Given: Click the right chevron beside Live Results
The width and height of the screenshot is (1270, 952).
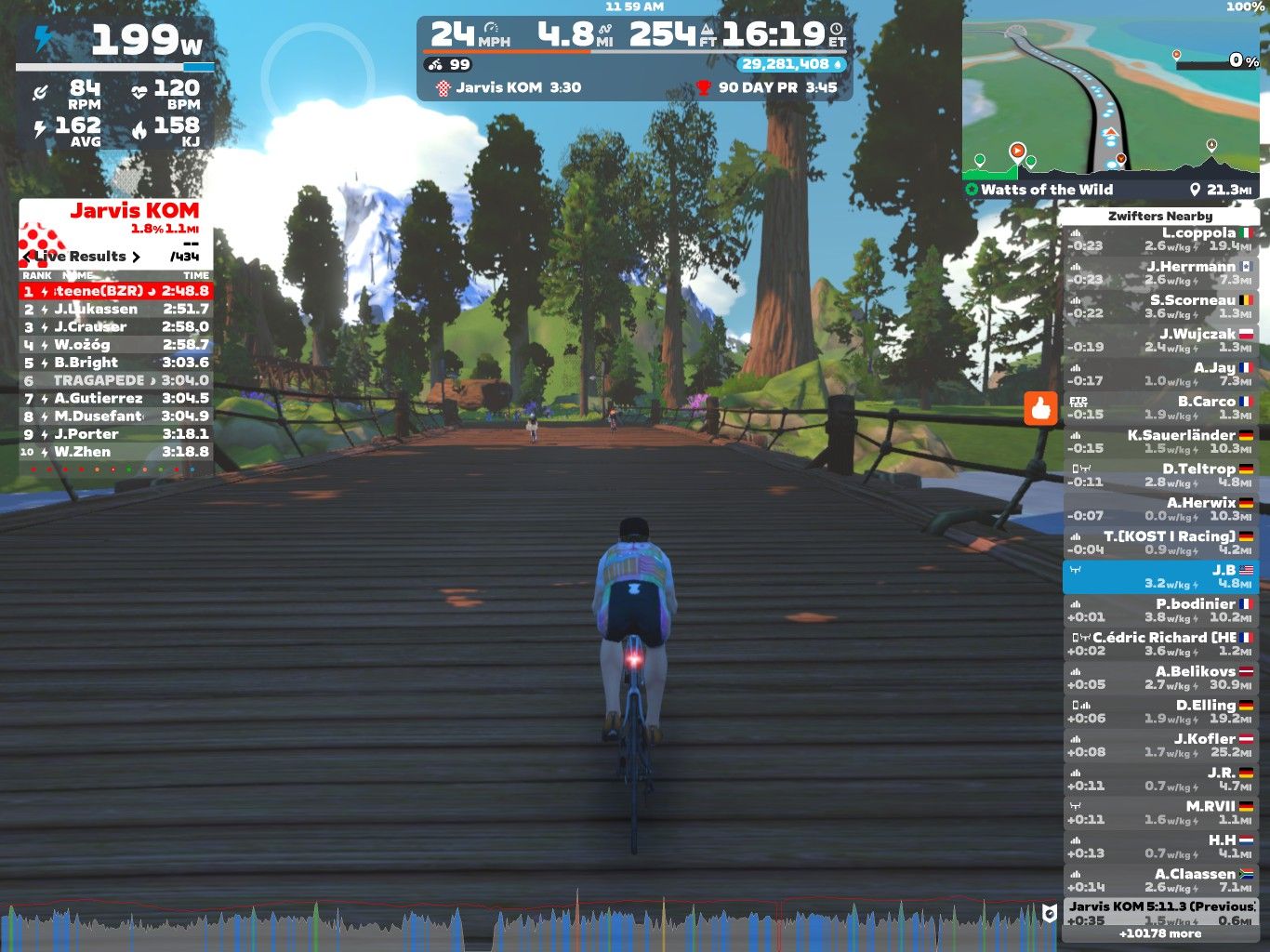Looking at the screenshot, I should pyautogui.click(x=138, y=257).
